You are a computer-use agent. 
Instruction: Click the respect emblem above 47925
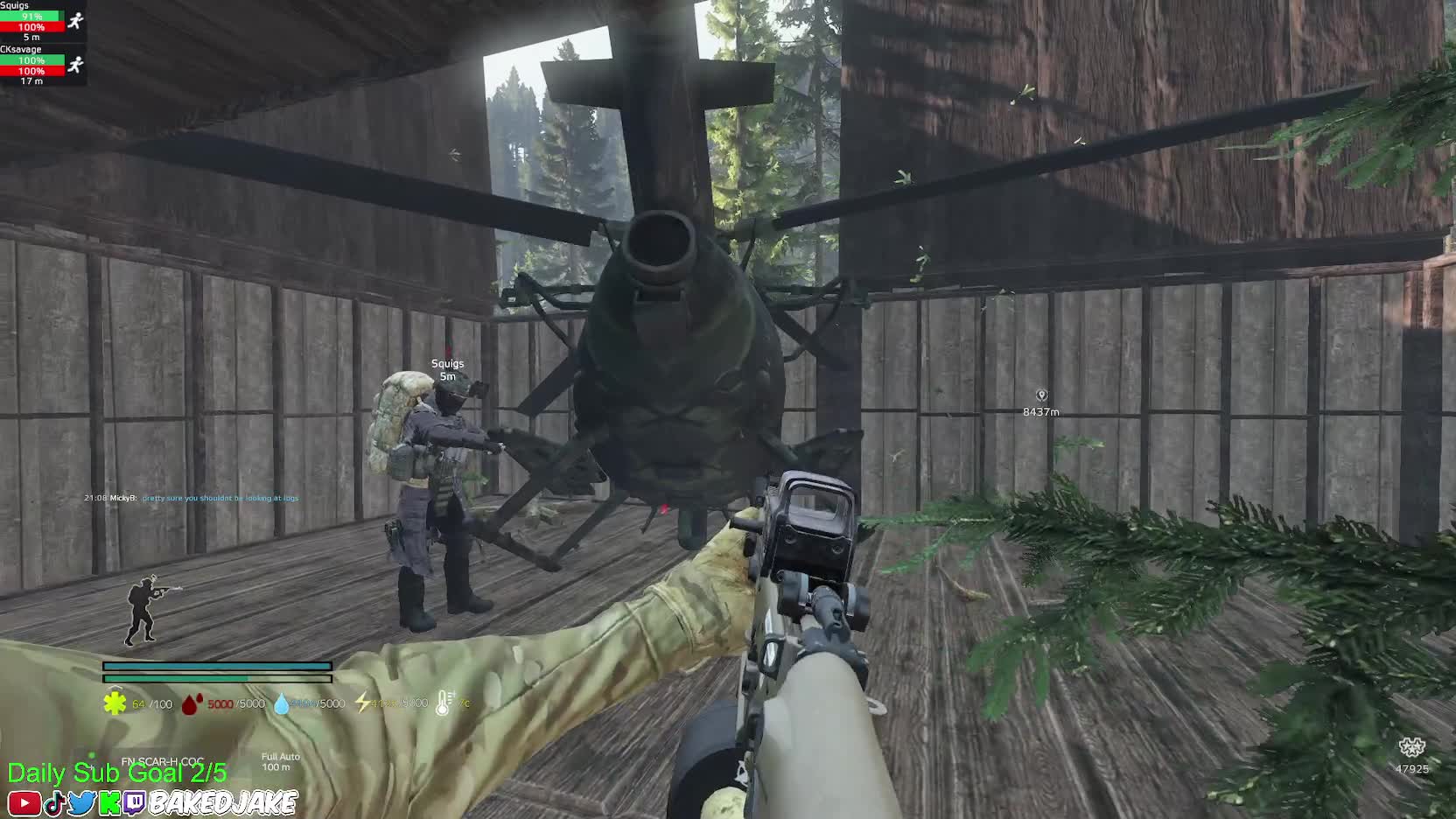coord(1411,748)
